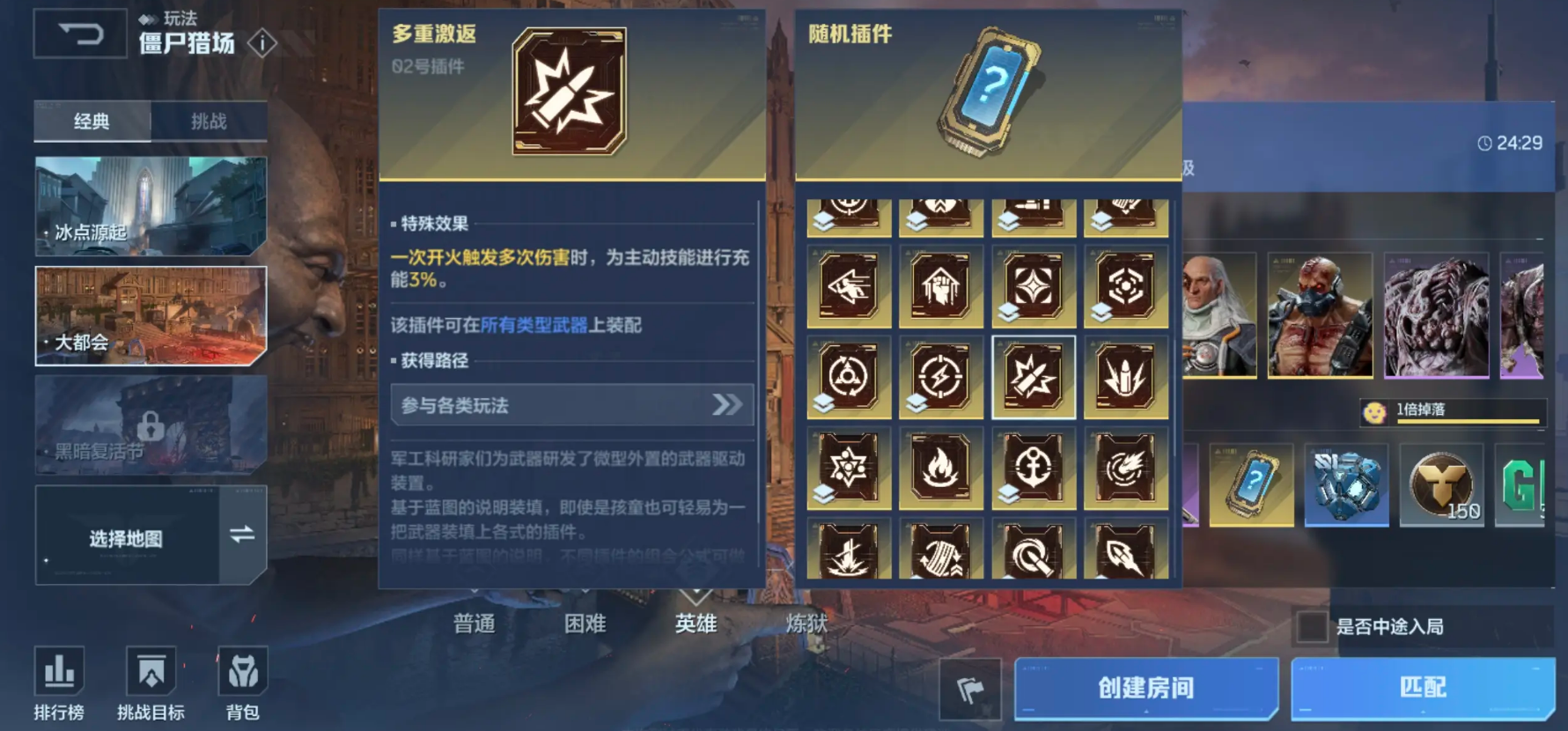Click the back arrow in the top-left corner
1568x731 pixels.
point(80,33)
